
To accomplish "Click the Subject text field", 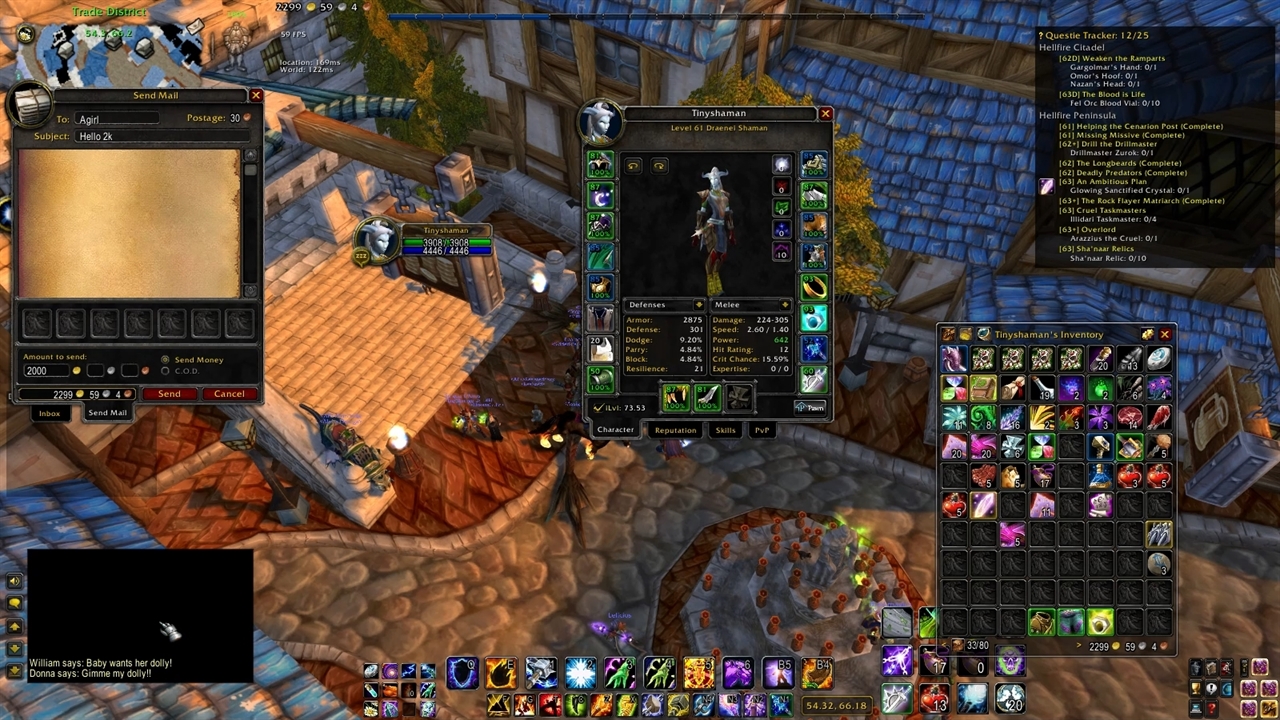I will [x=160, y=136].
